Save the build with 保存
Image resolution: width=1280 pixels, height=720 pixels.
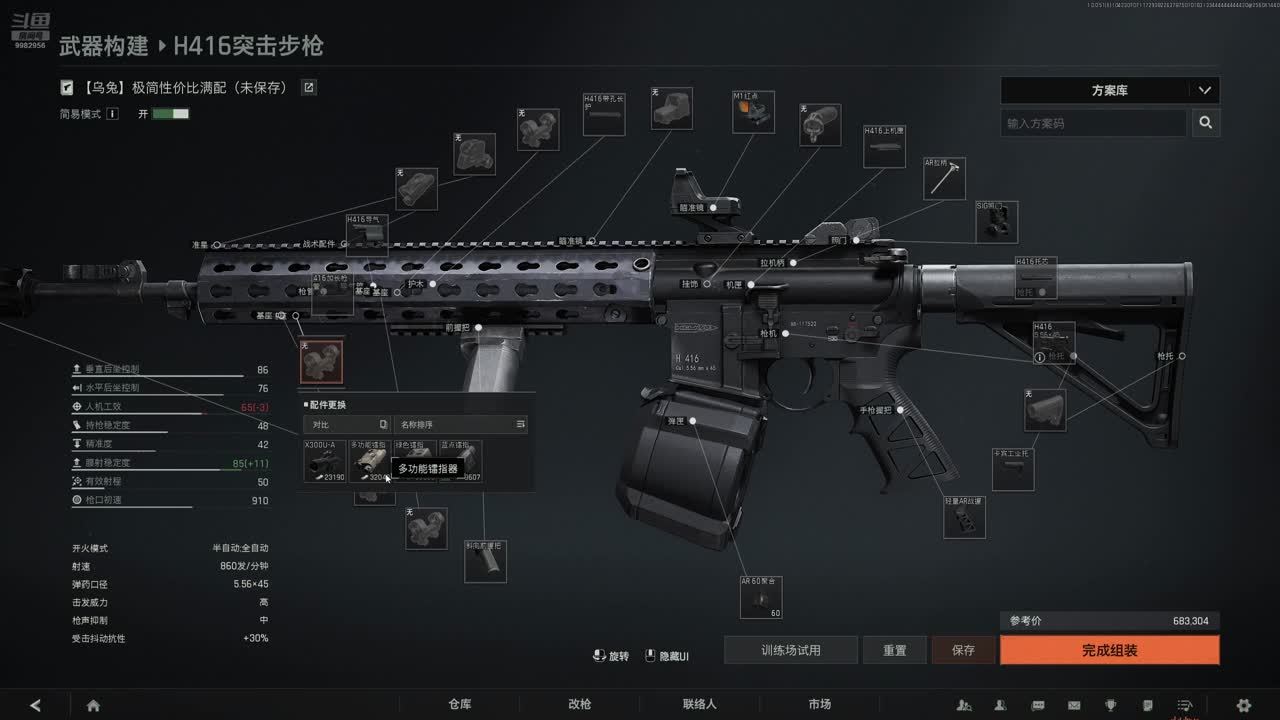[x=963, y=650]
